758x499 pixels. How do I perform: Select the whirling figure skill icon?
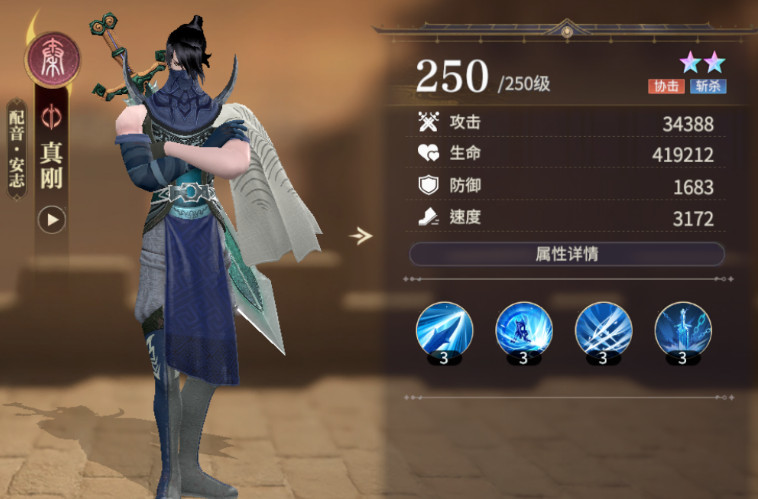523,330
